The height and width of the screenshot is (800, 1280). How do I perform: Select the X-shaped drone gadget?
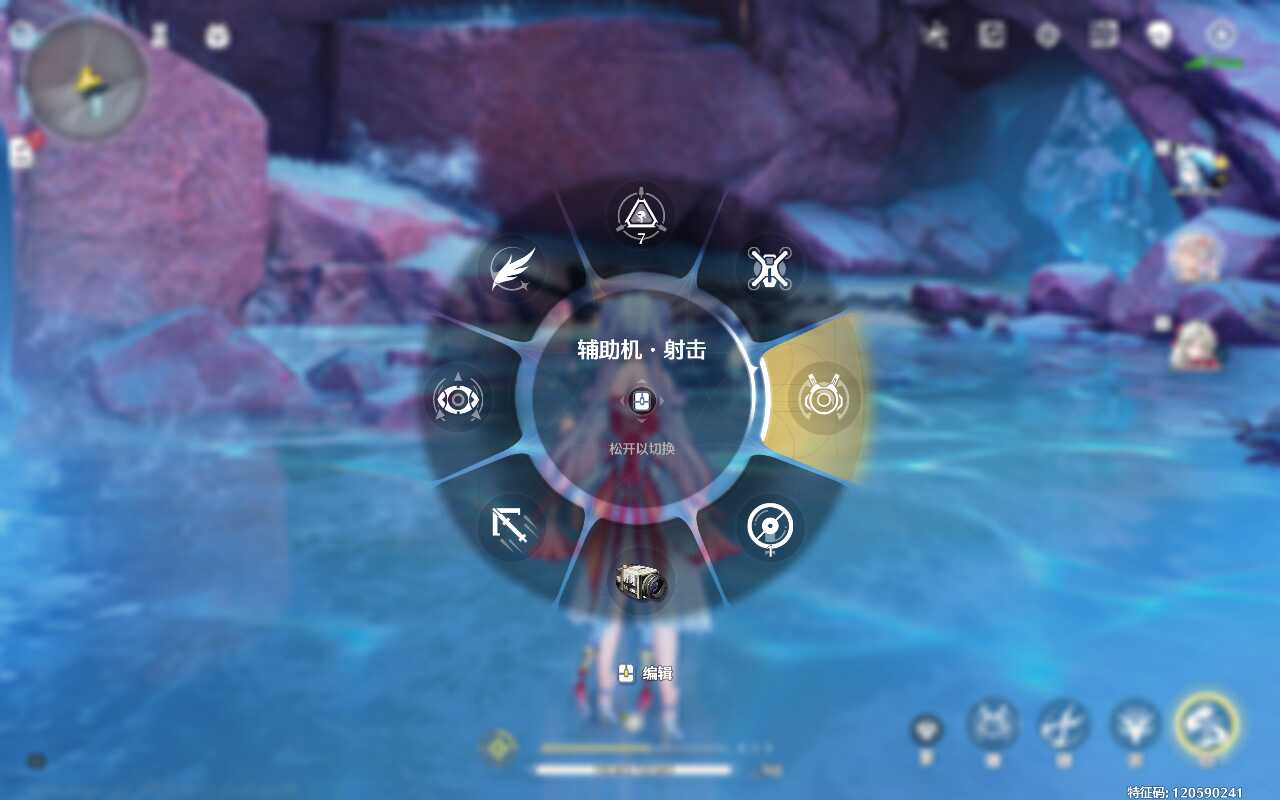tap(769, 270)
